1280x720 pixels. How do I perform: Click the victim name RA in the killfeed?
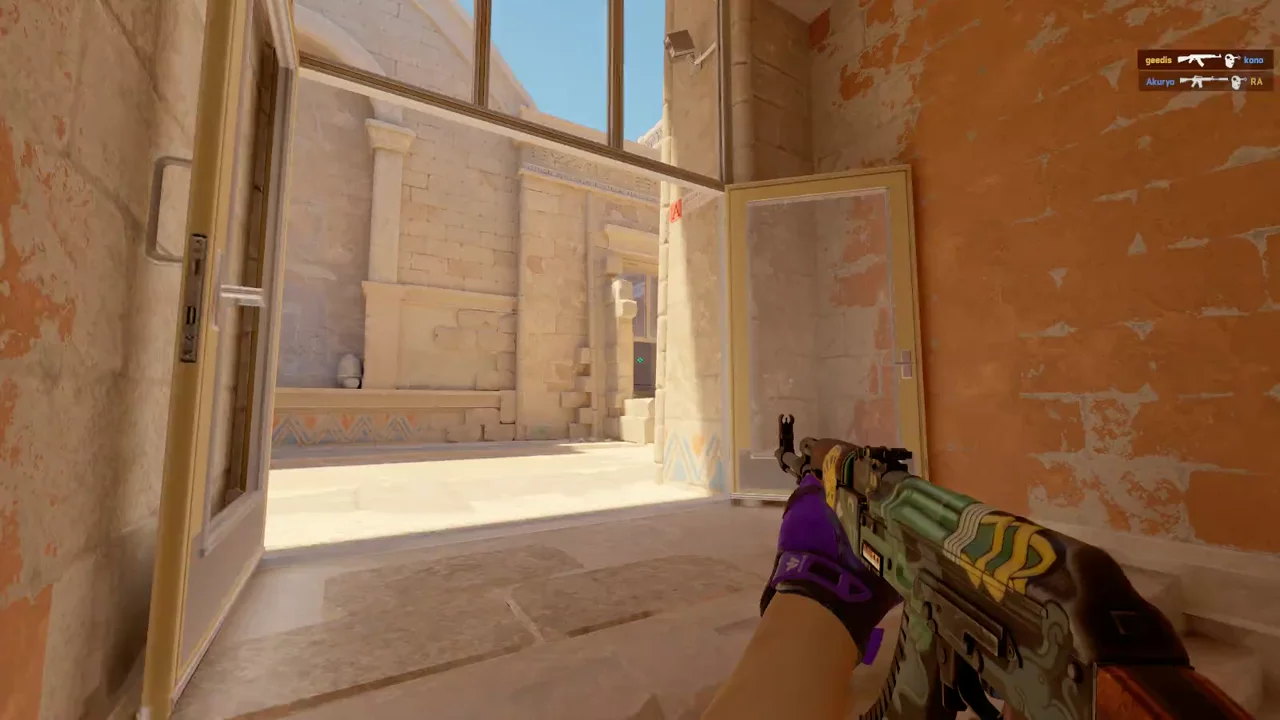[1257, 82]
